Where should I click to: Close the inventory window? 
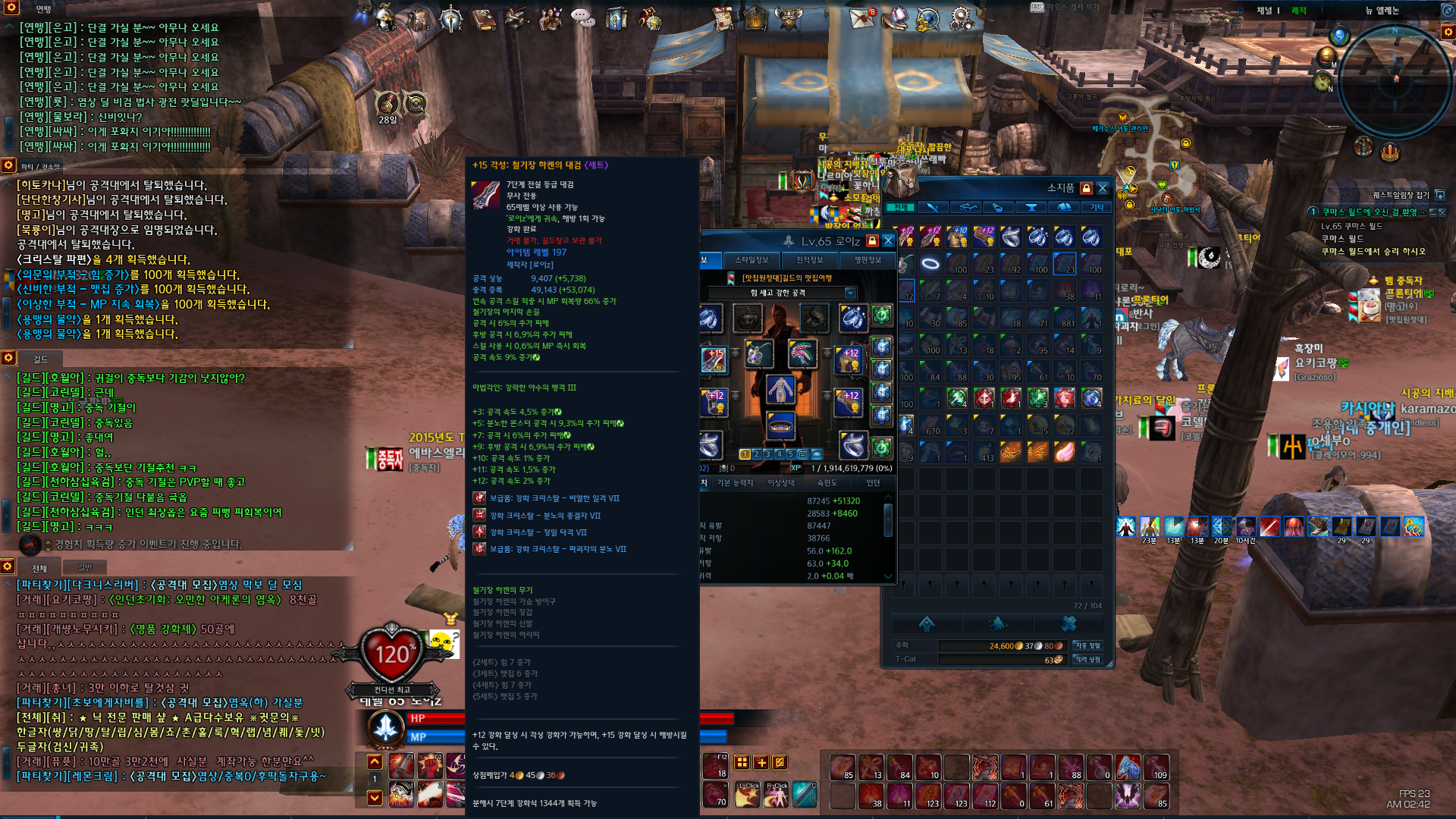(x=1103, y=188)
